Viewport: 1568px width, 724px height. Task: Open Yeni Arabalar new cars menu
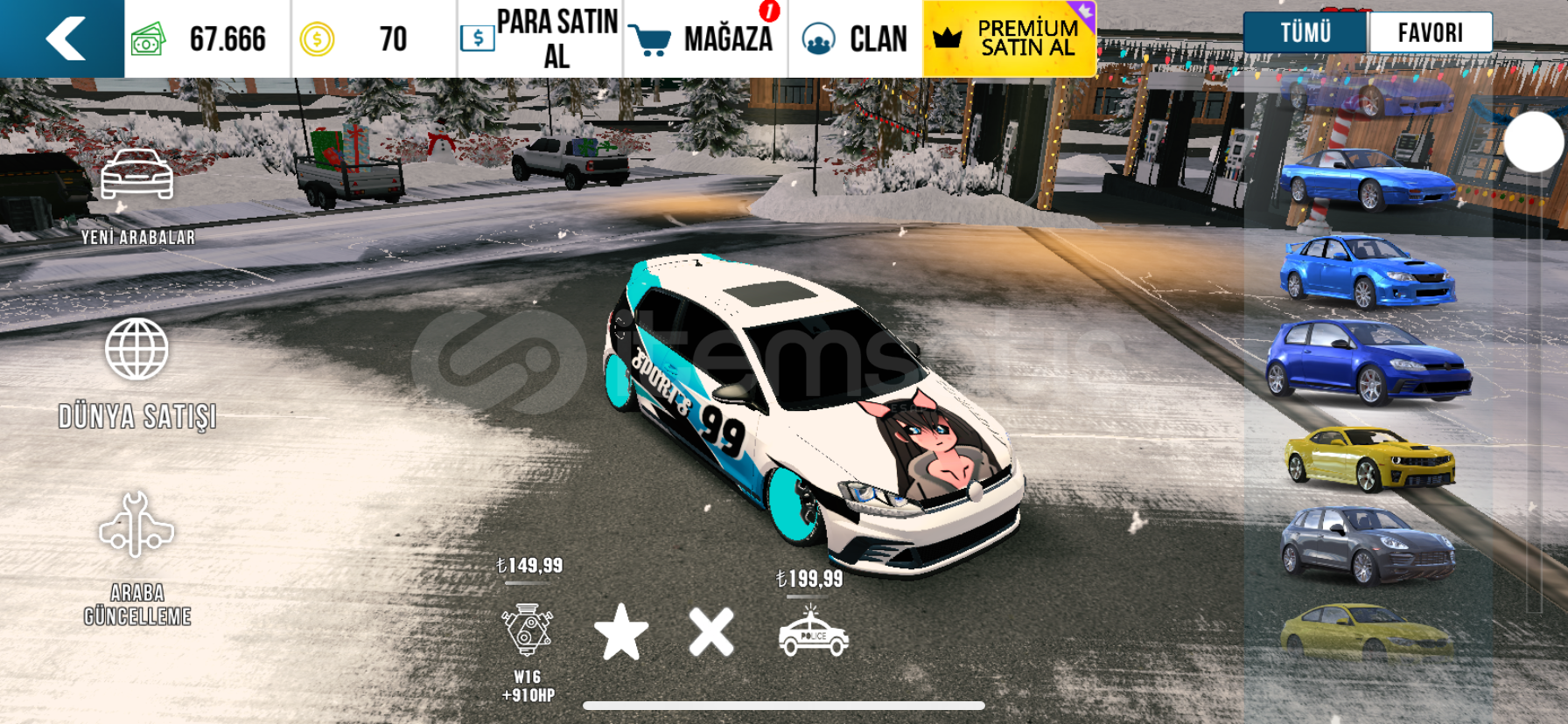[137, 196]
